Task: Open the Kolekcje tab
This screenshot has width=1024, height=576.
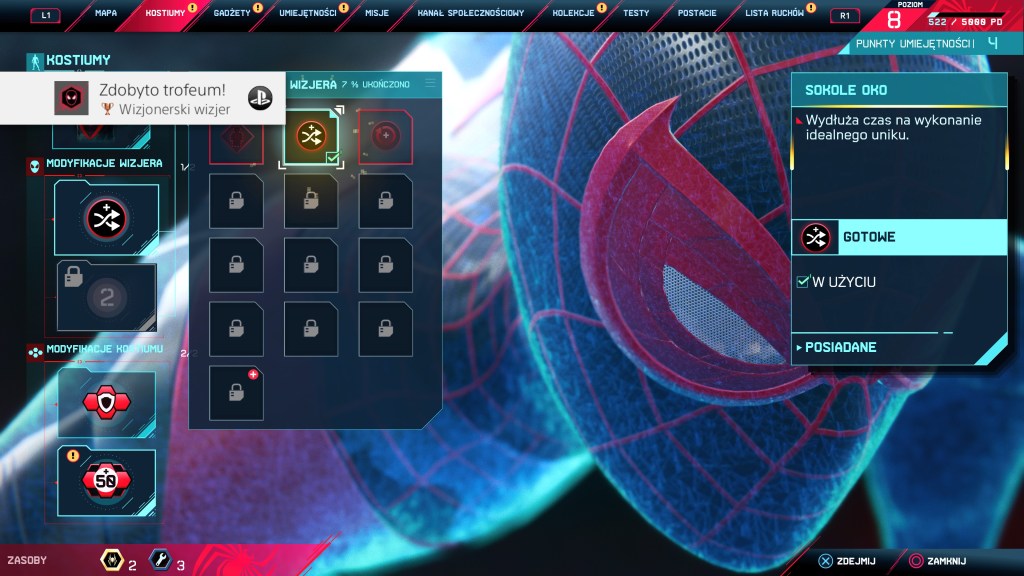Action: [573, 13]
